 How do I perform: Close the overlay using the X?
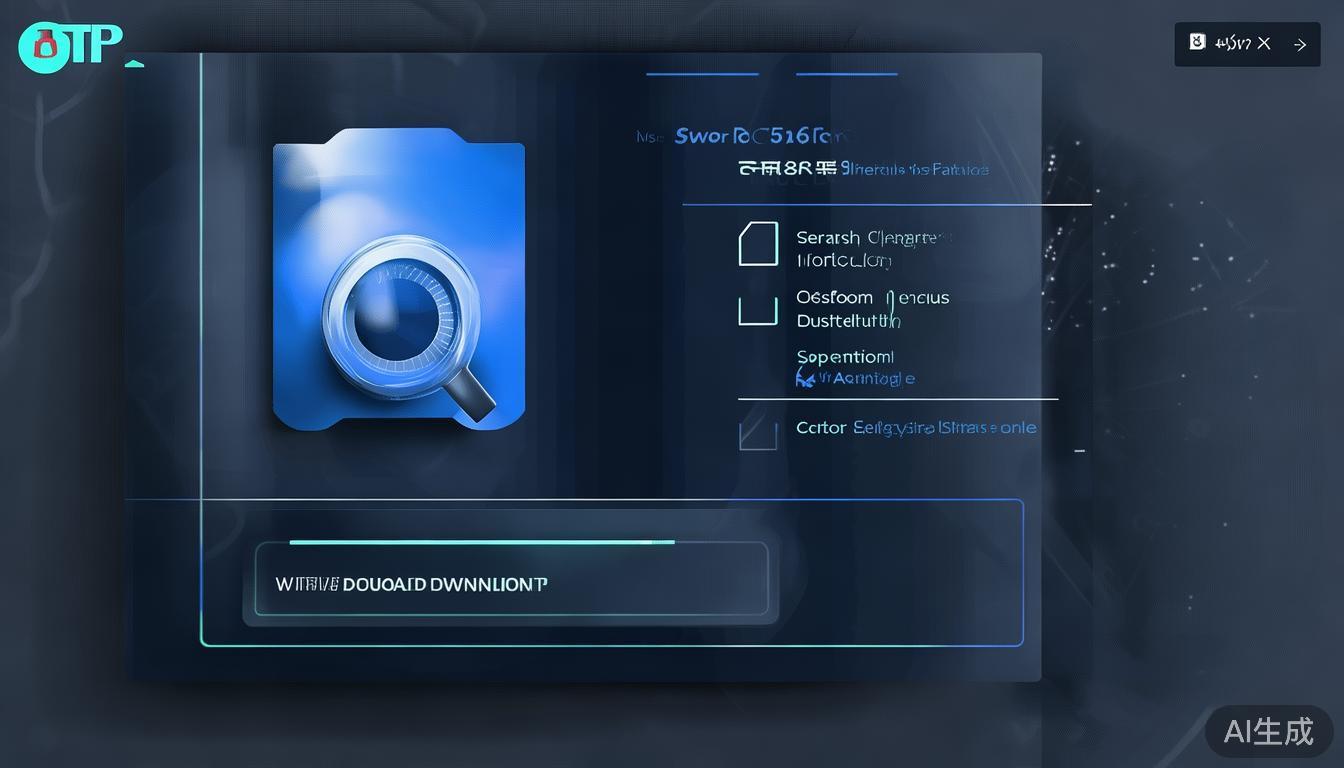click(1264, 43)
